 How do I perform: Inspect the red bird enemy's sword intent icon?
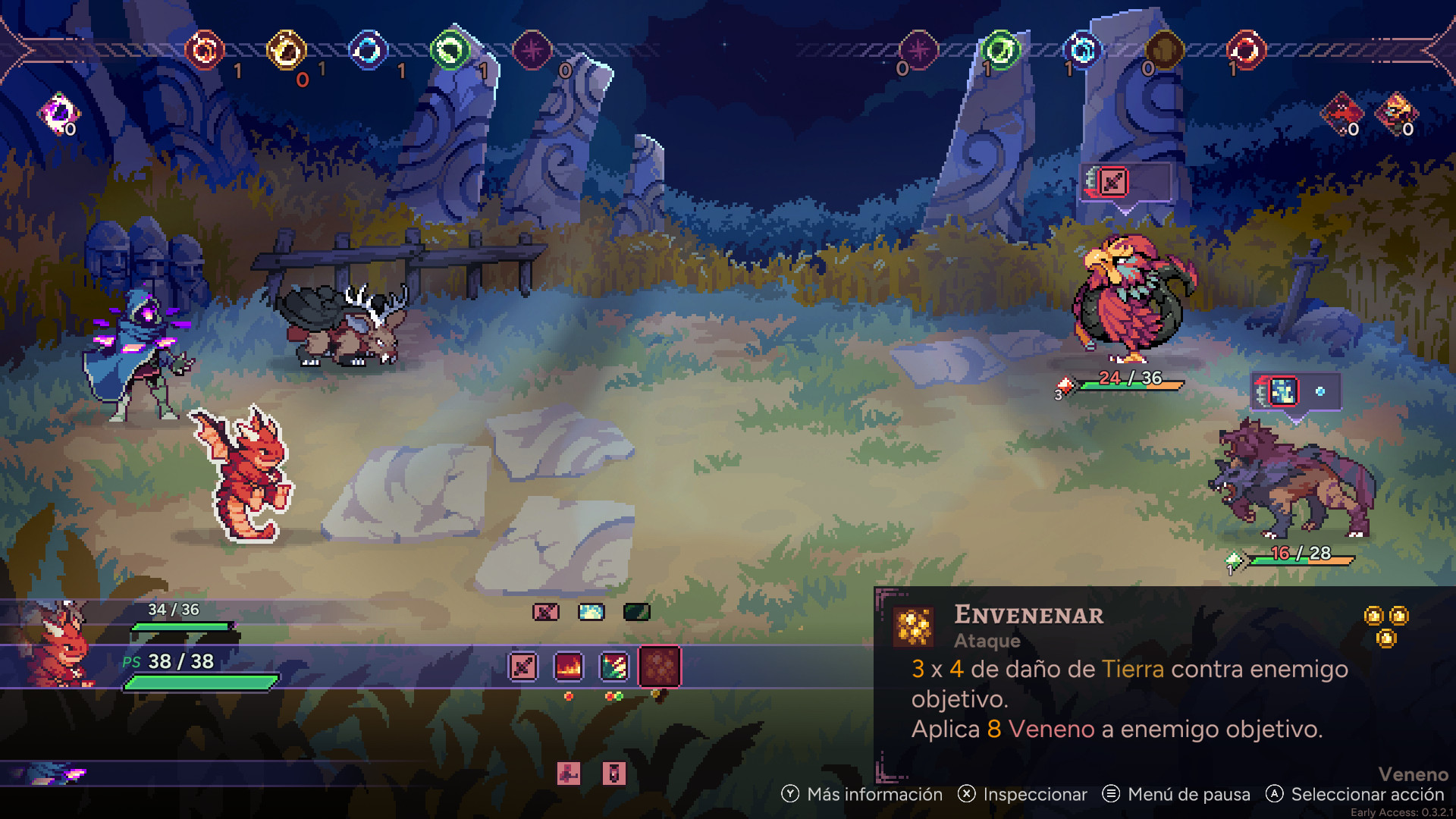1113,182
